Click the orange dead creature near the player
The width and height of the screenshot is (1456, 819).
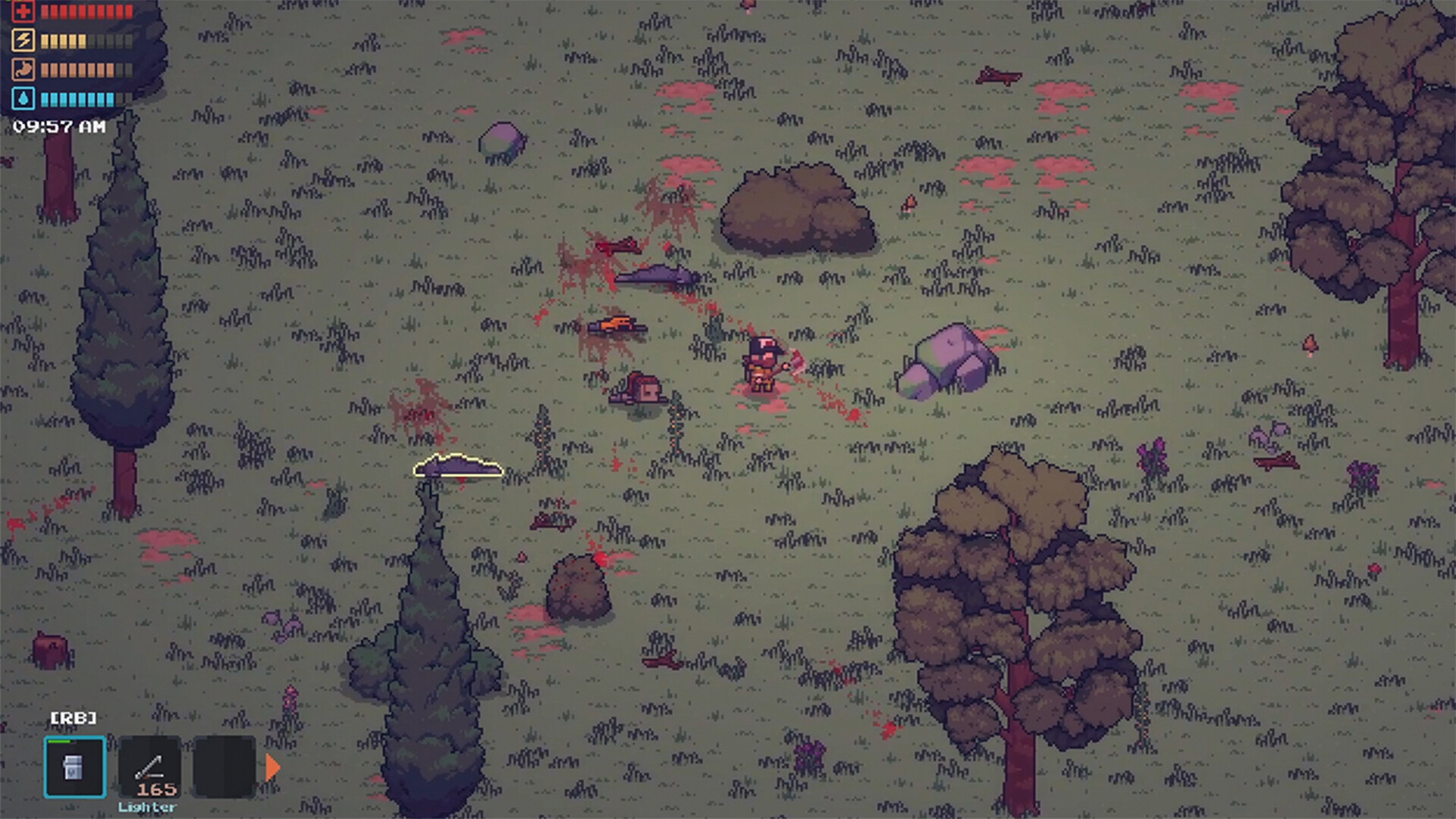click(x=617, y=322)
